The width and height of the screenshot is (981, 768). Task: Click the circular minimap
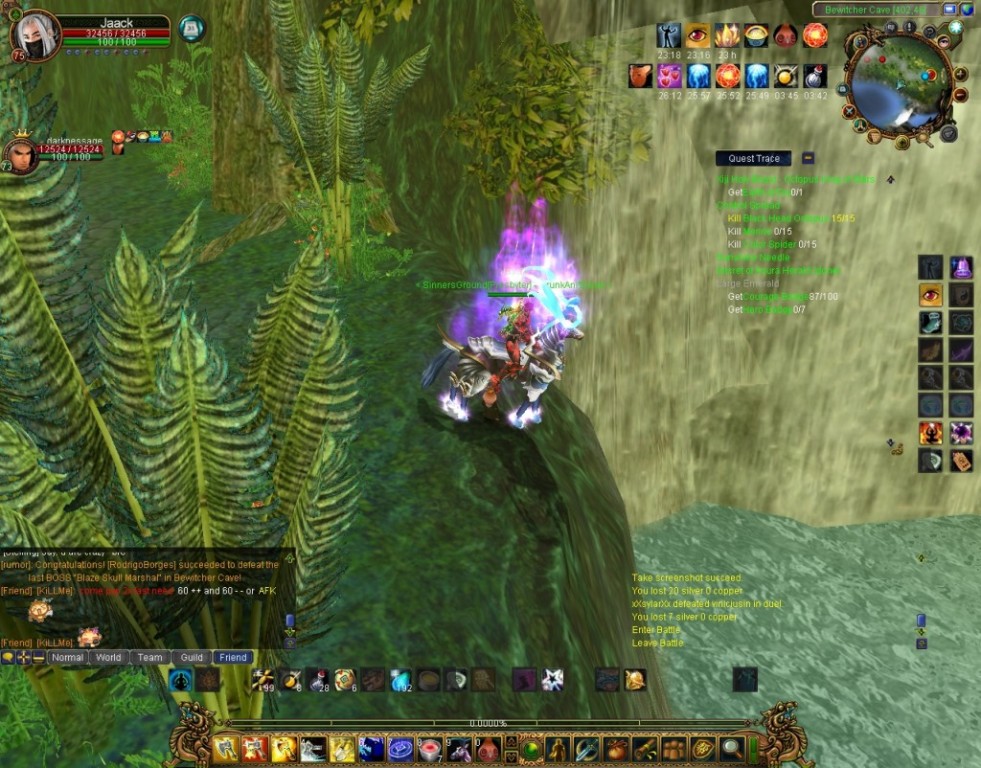pyautogui.click(x=897, y=84)
